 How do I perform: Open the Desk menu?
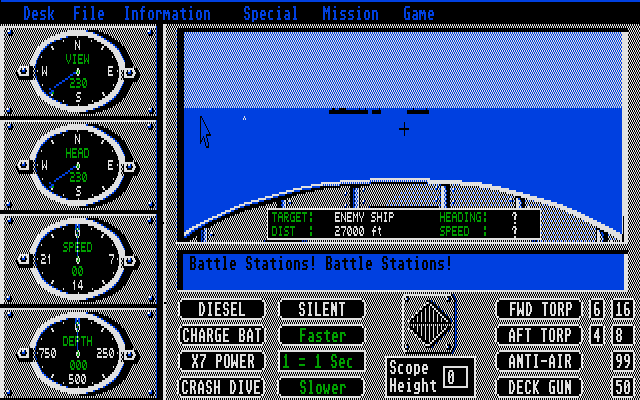(x=38, y=14)
